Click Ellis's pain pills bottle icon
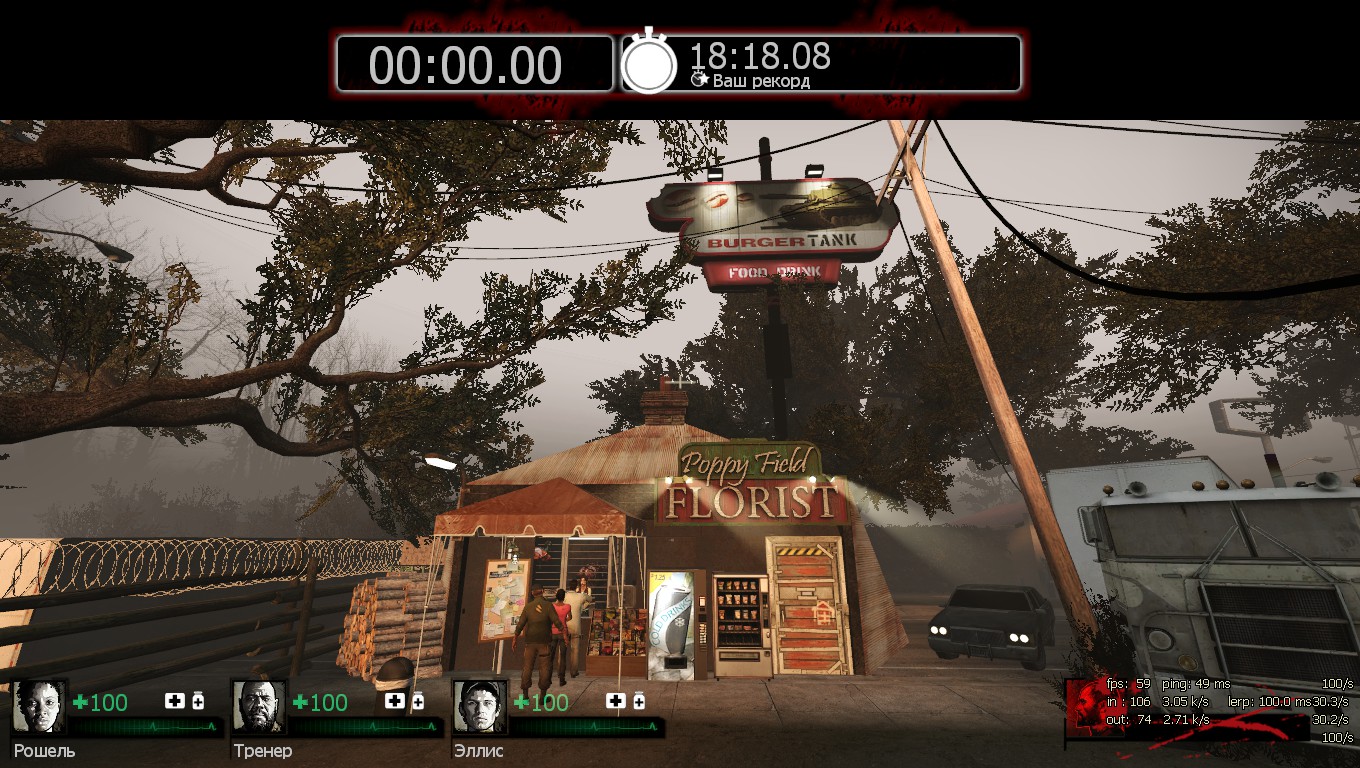Image resolution: width=1360 pixels, height=768 pixels. (638, 701)
